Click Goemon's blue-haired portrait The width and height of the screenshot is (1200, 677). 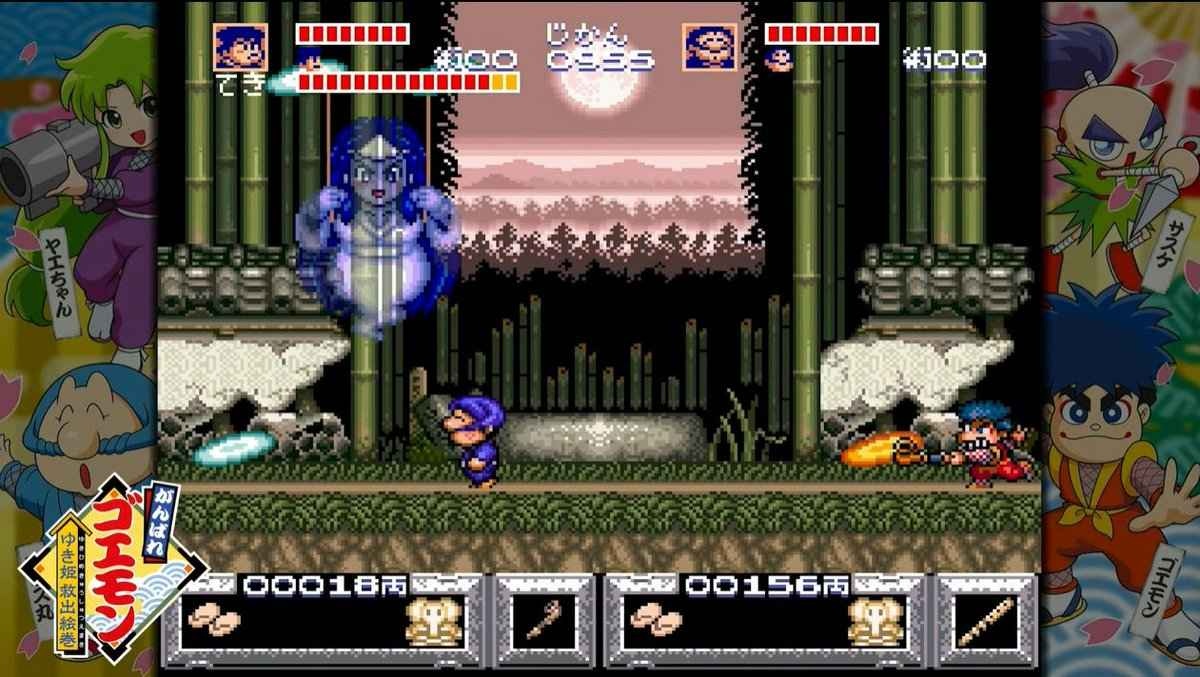(233, 44)
